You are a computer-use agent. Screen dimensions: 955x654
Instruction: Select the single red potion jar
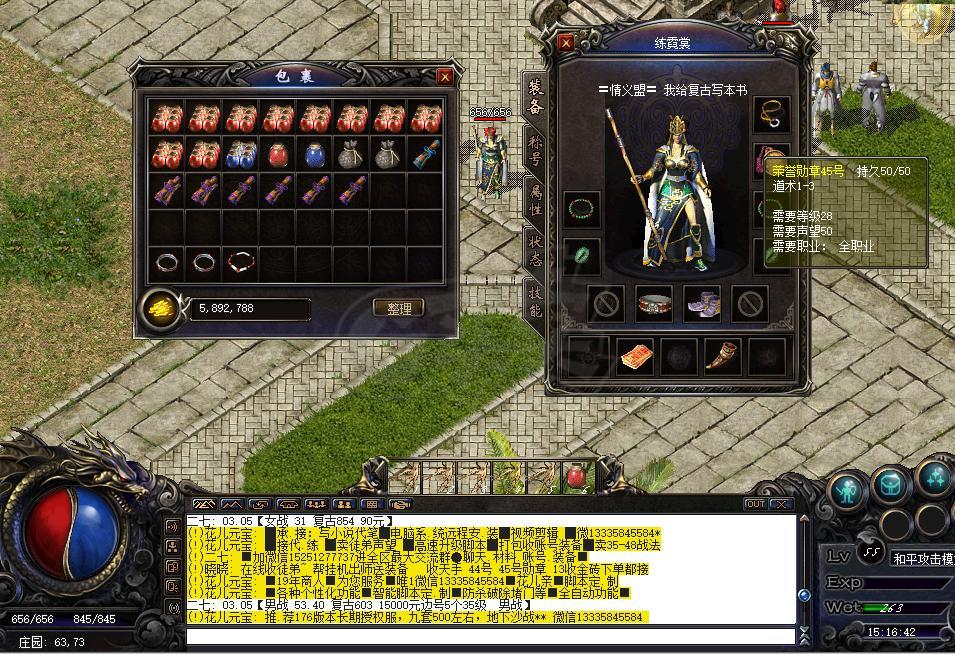point(278,154)
